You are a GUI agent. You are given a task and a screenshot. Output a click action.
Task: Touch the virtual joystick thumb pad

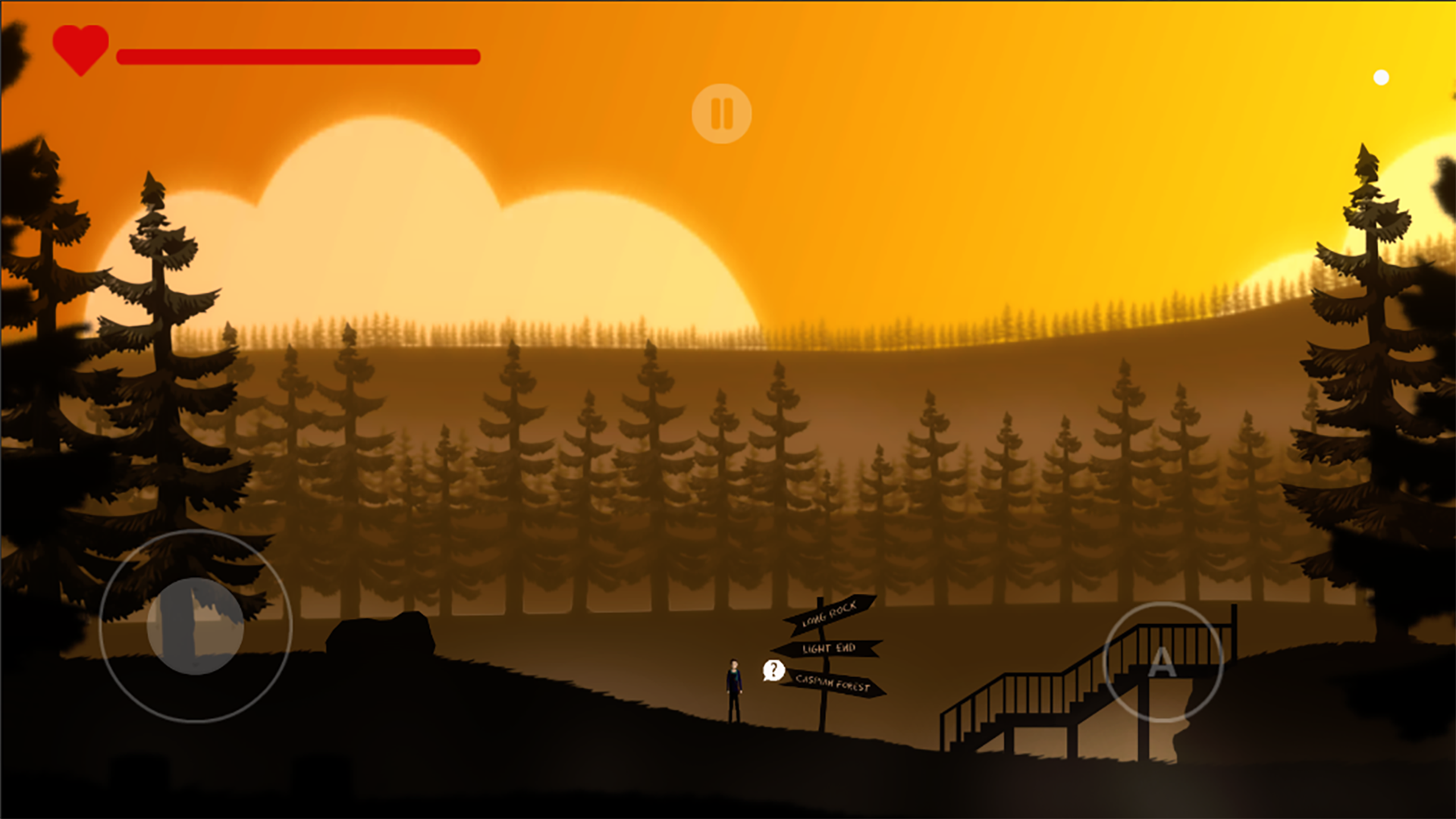click(x=195, y=626)
